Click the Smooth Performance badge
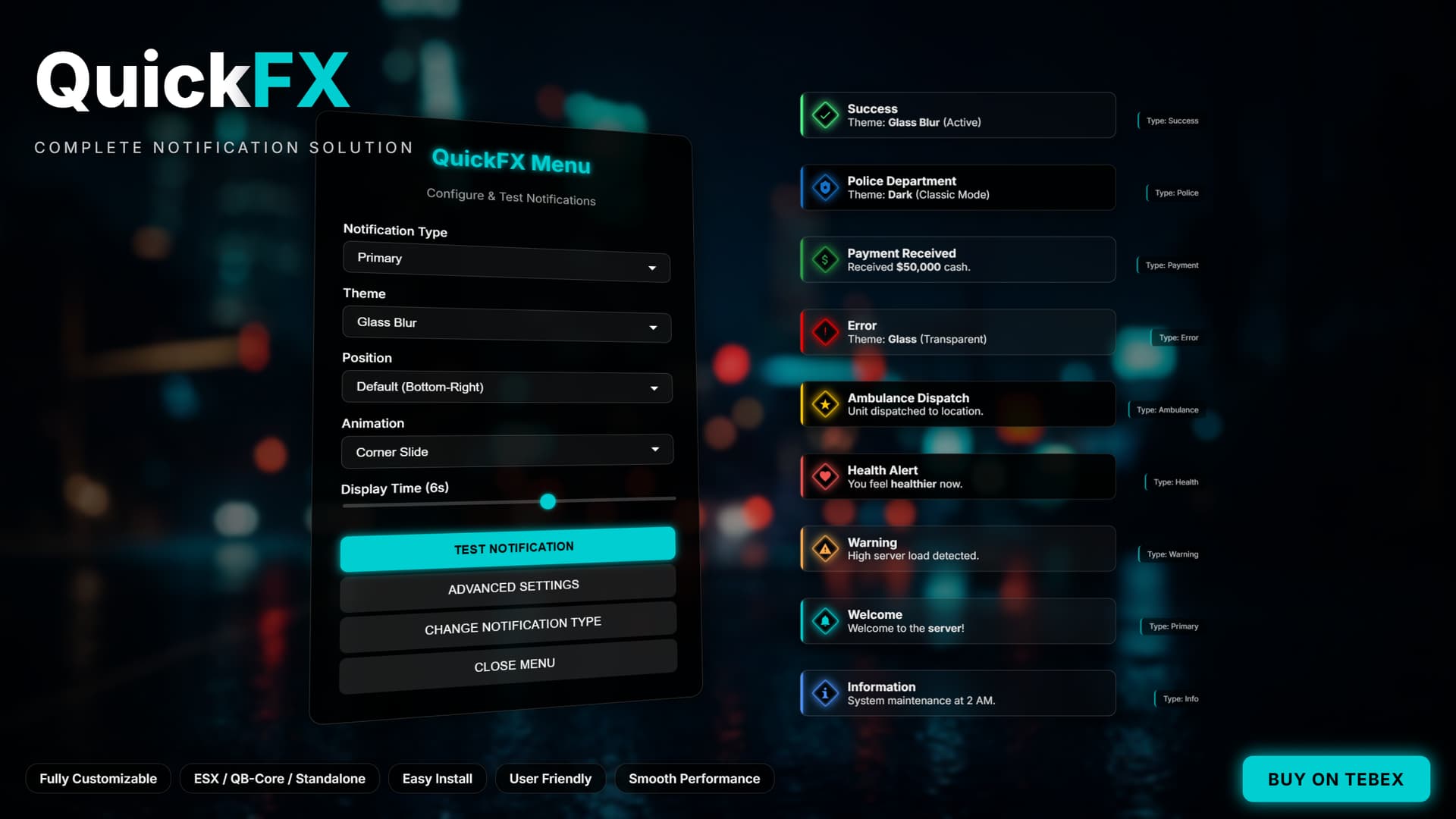This screenshot has width=1456, height=819. (x=694, y=778)
